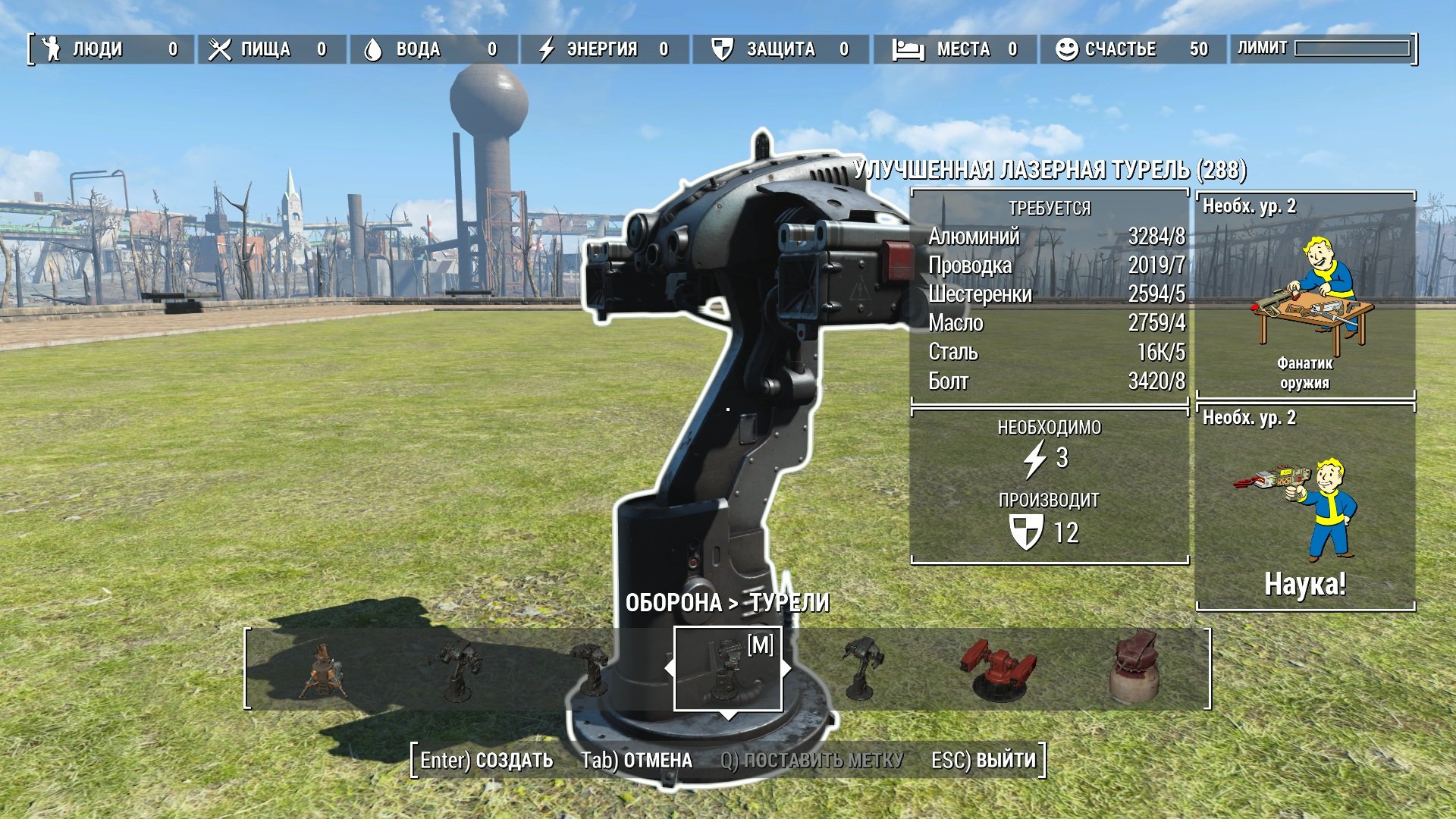Image resolution: width=1456 pixels, height=819 pixels.
Task: Create the turret with the СОЗДАТЬ button
Action: [487, 760]
